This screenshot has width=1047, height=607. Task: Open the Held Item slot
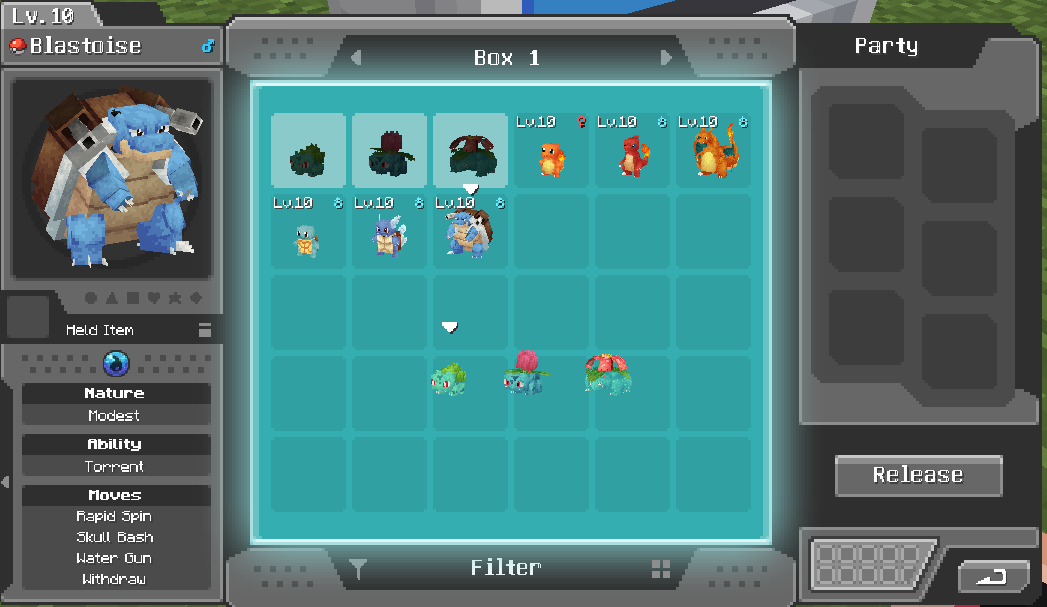tap(27, 317)
